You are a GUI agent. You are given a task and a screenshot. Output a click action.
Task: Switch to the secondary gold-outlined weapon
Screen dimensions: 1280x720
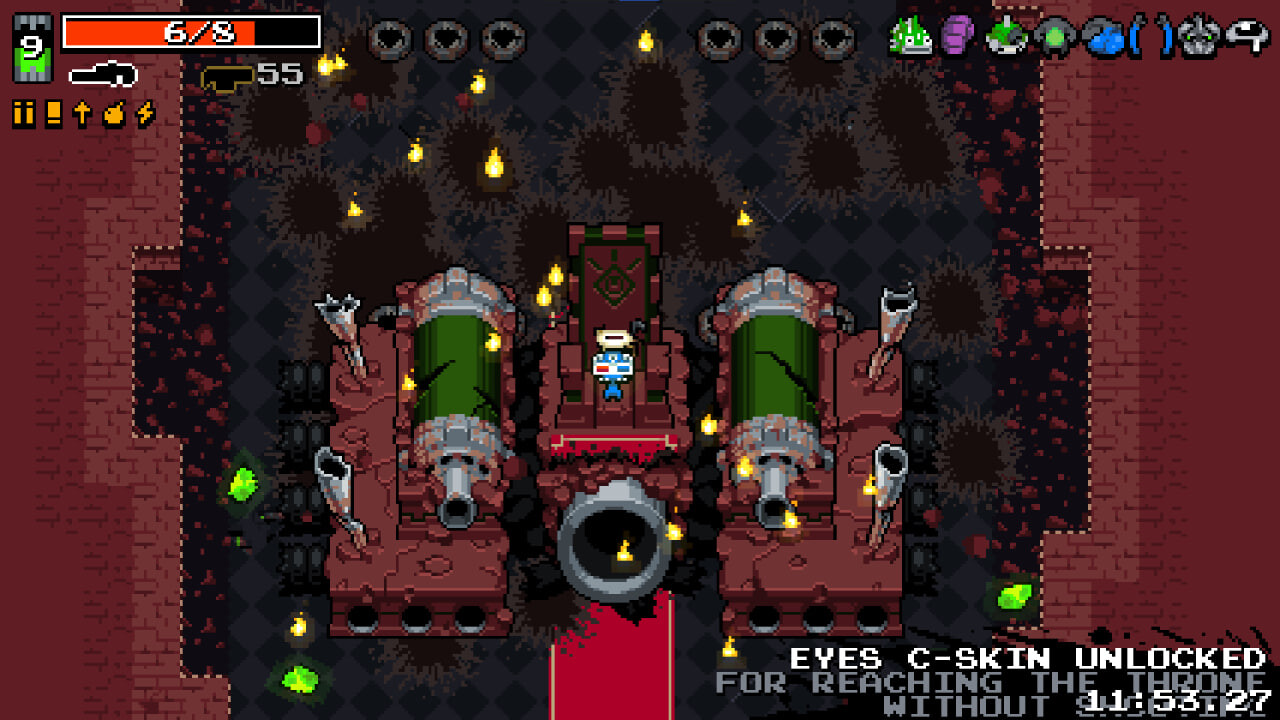(226, 77)
